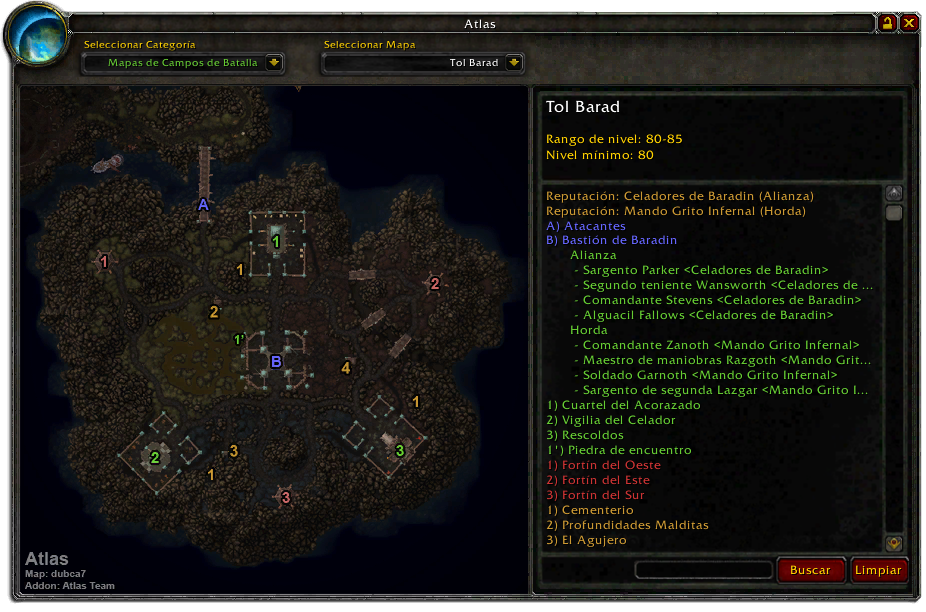Select the Atacantes list entry
The image size is (926, 612).
(x=585, y=226)
